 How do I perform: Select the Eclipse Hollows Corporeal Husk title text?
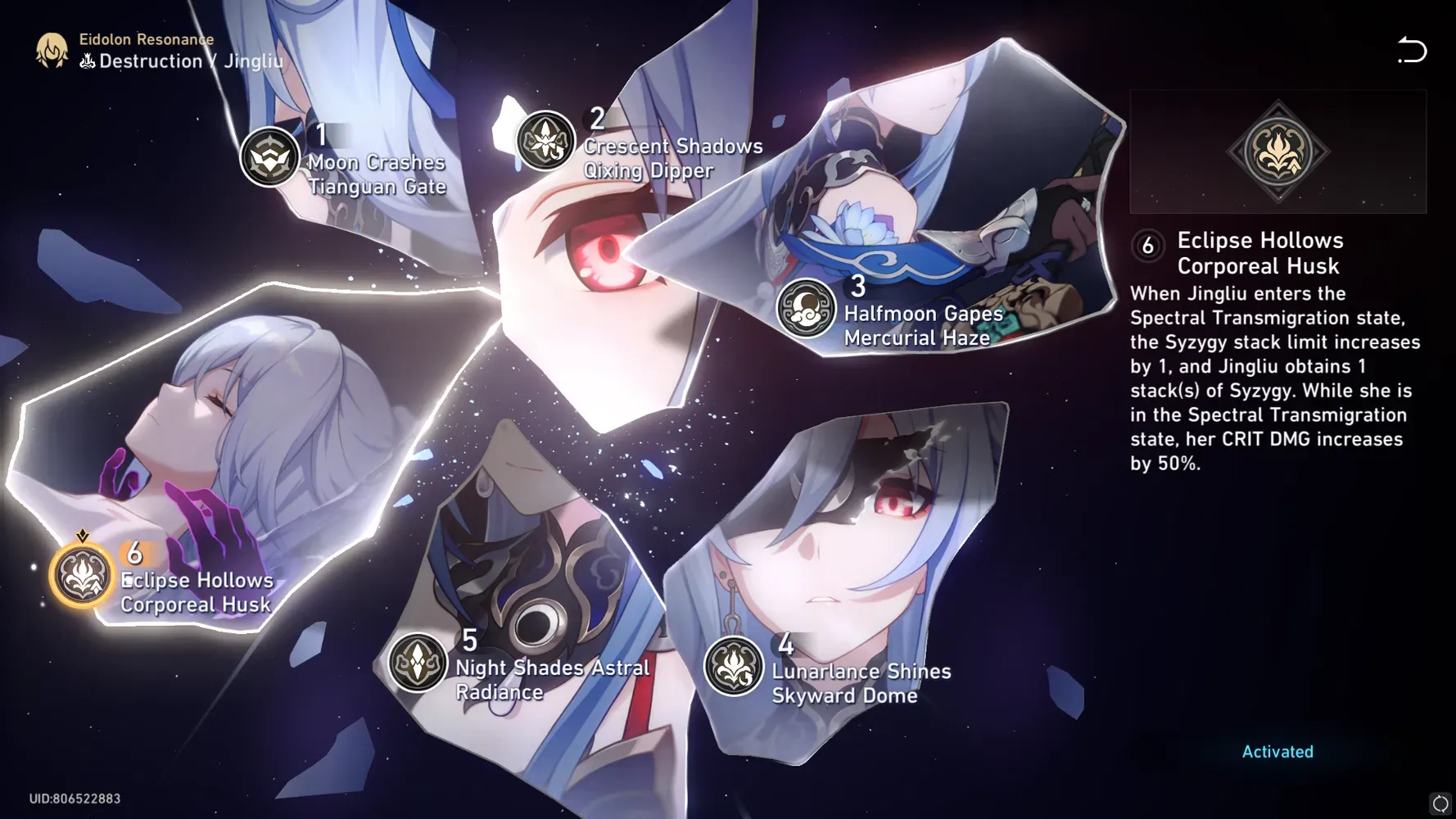coord(1259,252)
